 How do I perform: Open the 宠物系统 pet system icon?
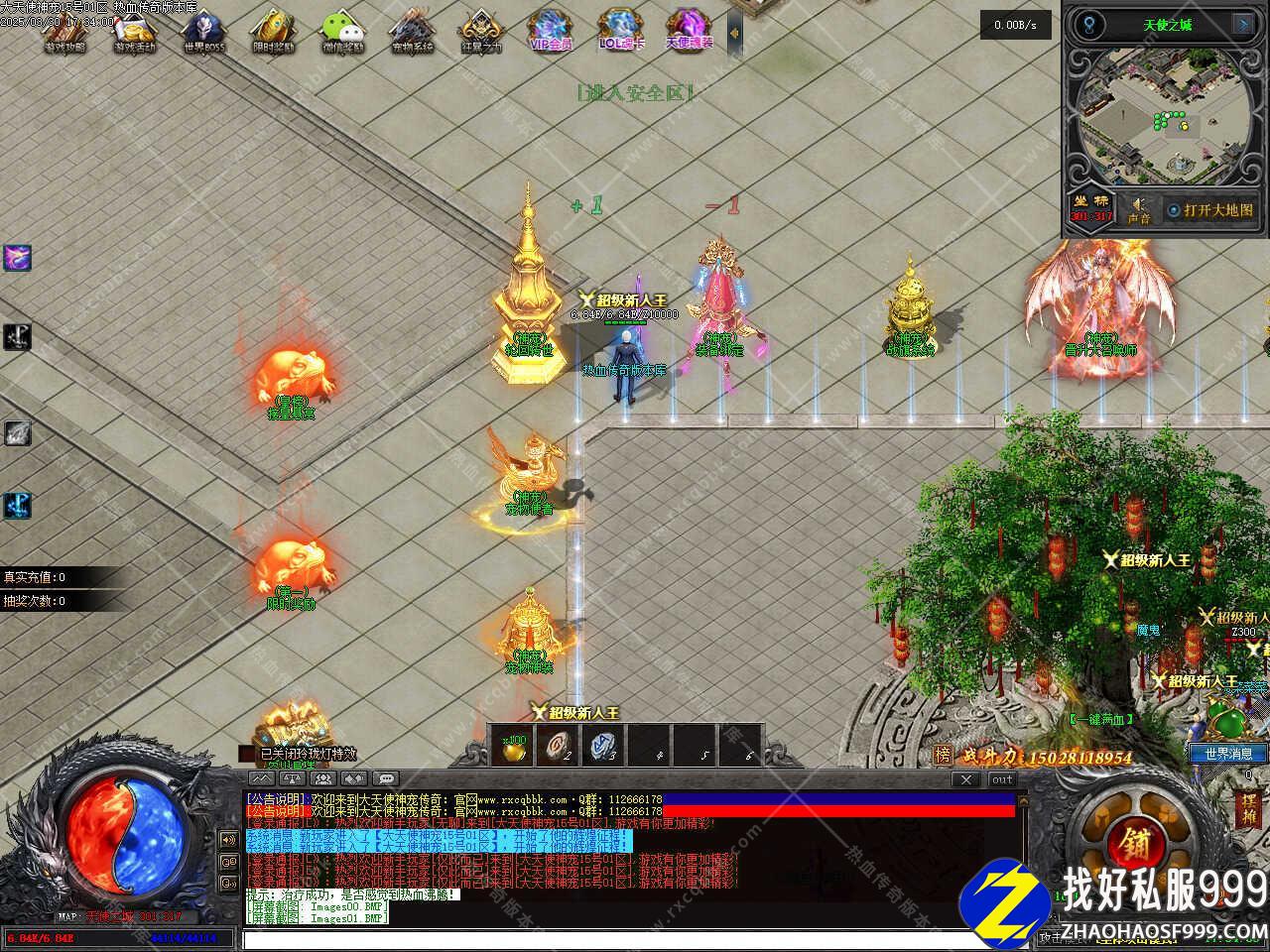click(411, 31)
